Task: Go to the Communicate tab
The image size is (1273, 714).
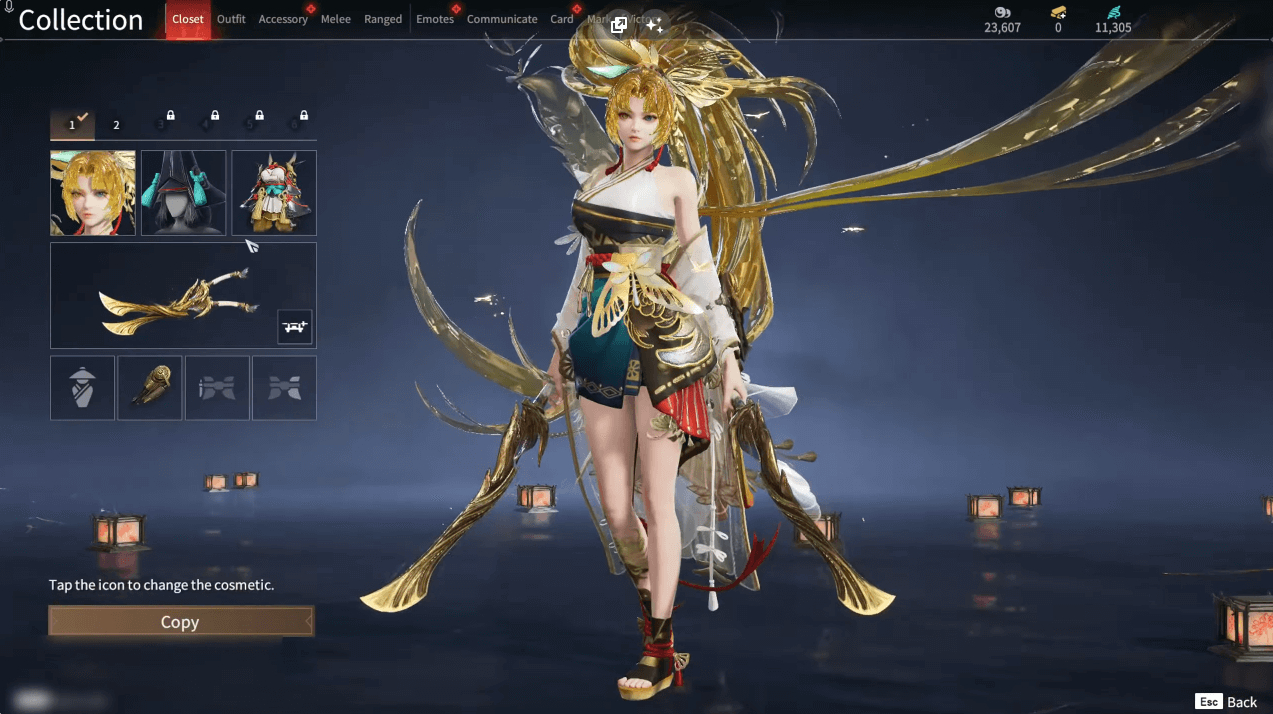Action: point(502,19)
